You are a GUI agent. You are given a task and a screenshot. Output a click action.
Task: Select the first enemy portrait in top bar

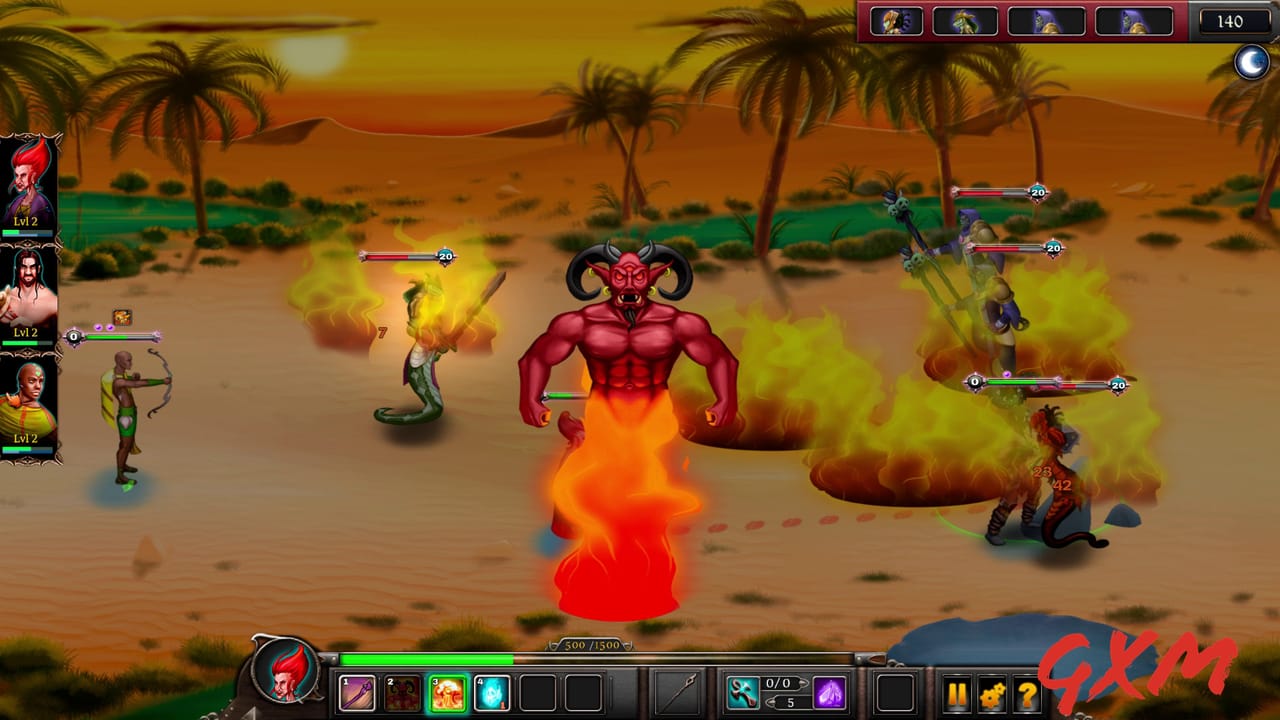(x=898, y=22)
